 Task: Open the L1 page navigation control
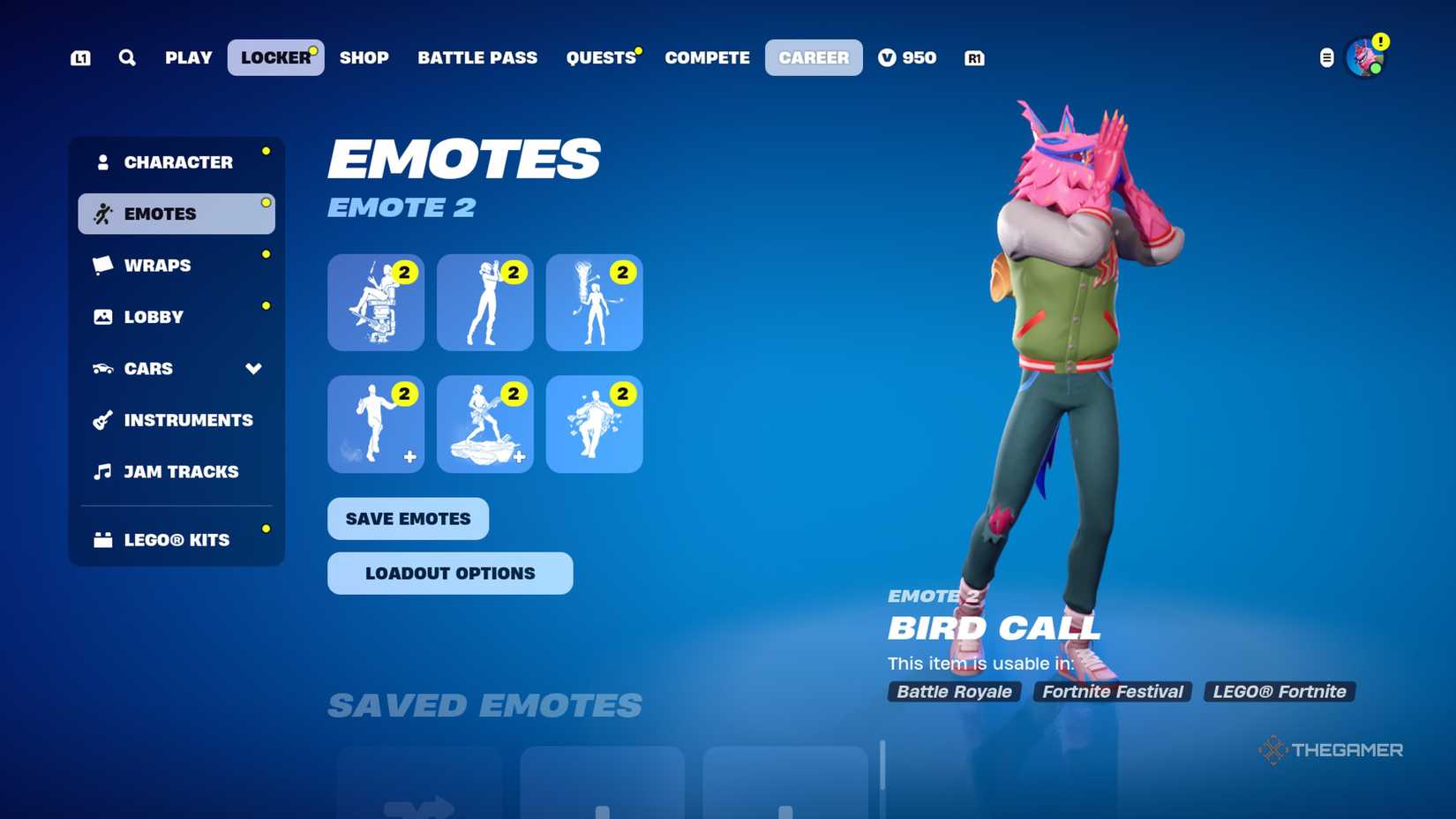(x=80, y=57)
